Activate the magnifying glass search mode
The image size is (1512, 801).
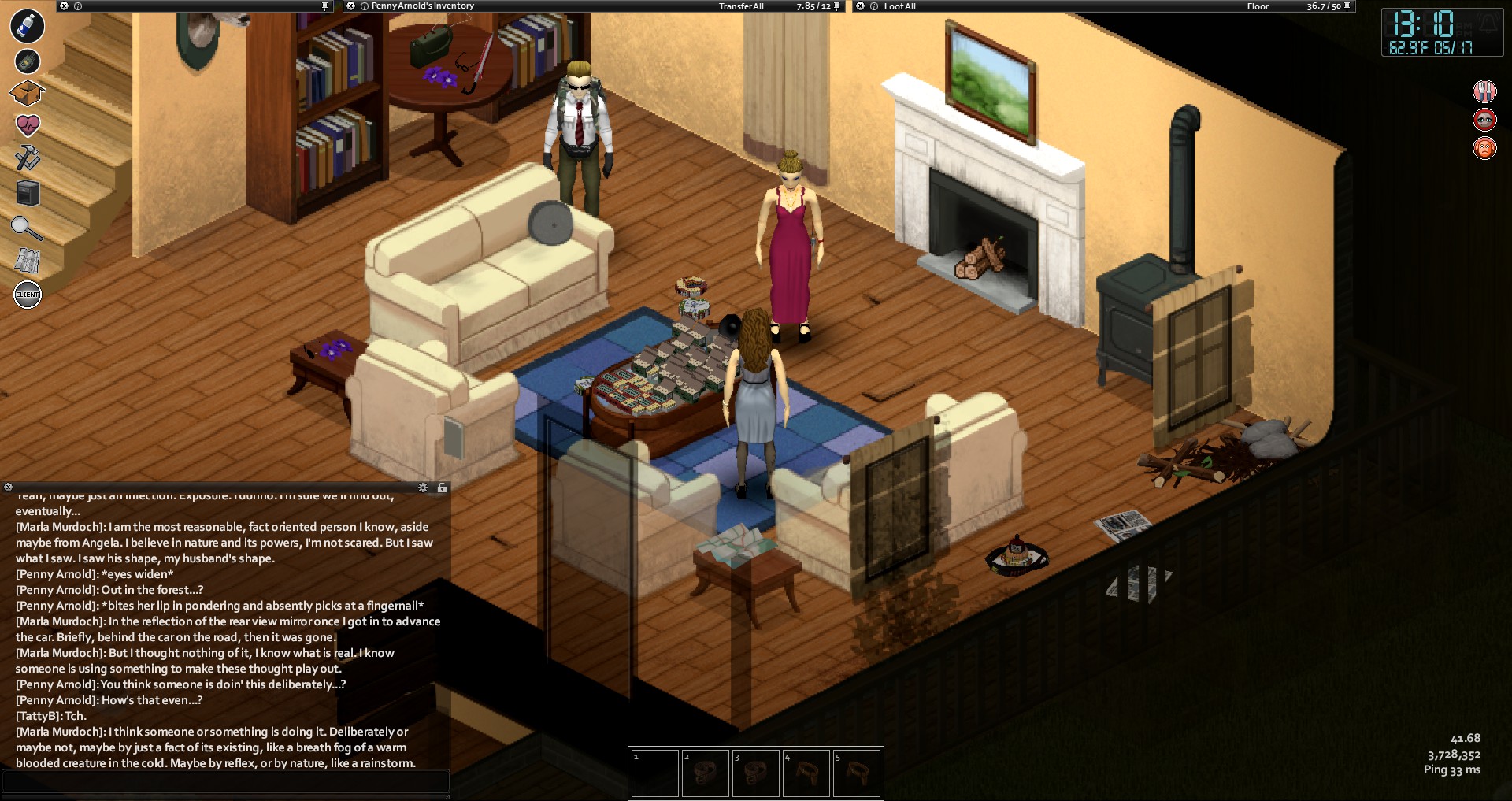click(x=26, y=228)
